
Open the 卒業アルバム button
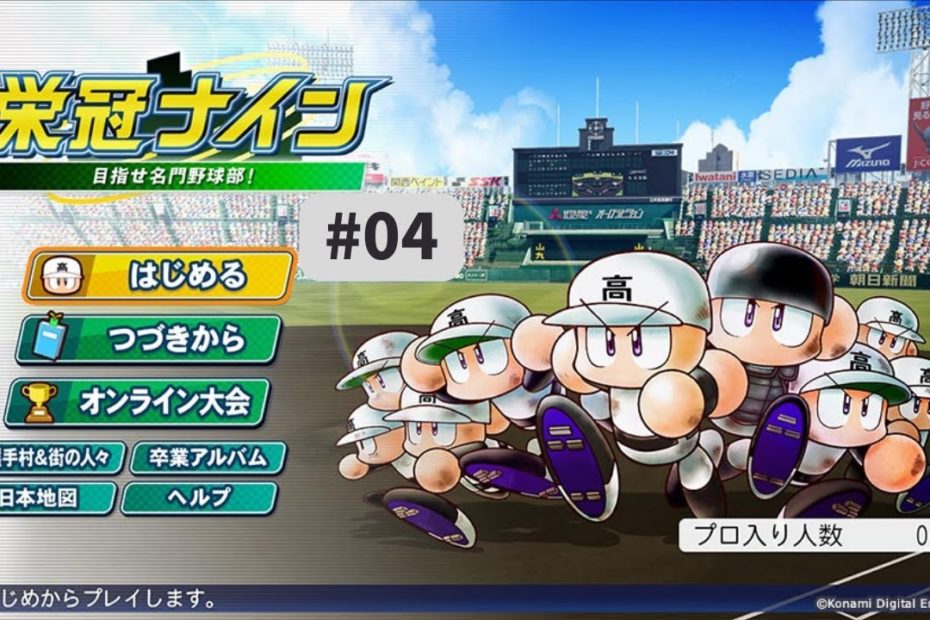point(209,458)
